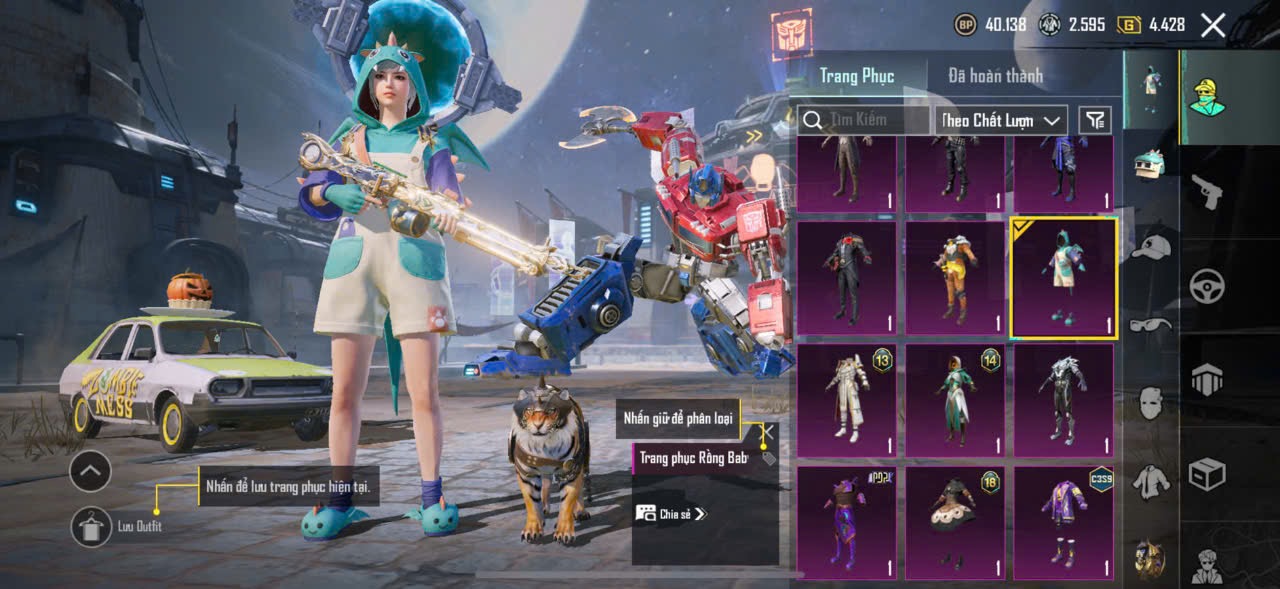
Task: Click the Lưu Outfit hanger button
Action: click(91, 526)
